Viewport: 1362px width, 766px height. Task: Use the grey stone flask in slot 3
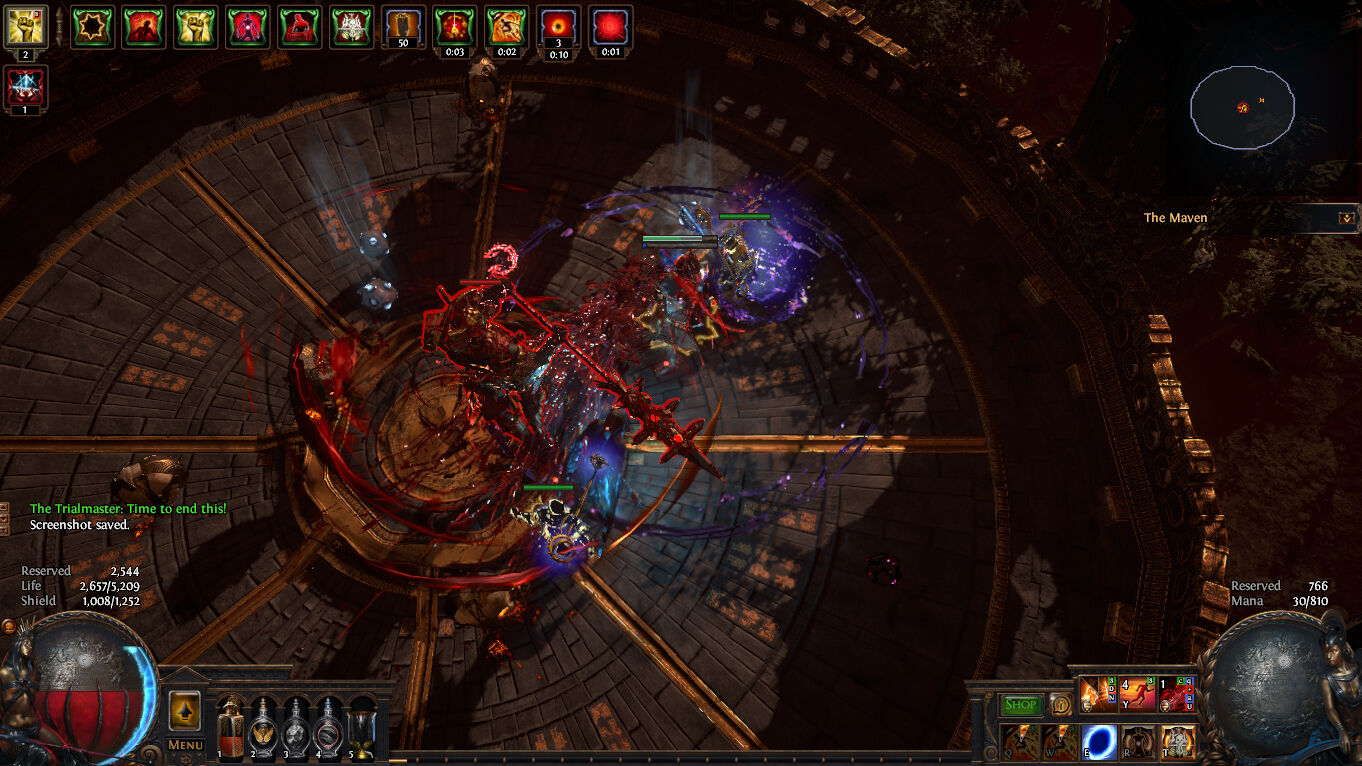(x=295, y=728)
